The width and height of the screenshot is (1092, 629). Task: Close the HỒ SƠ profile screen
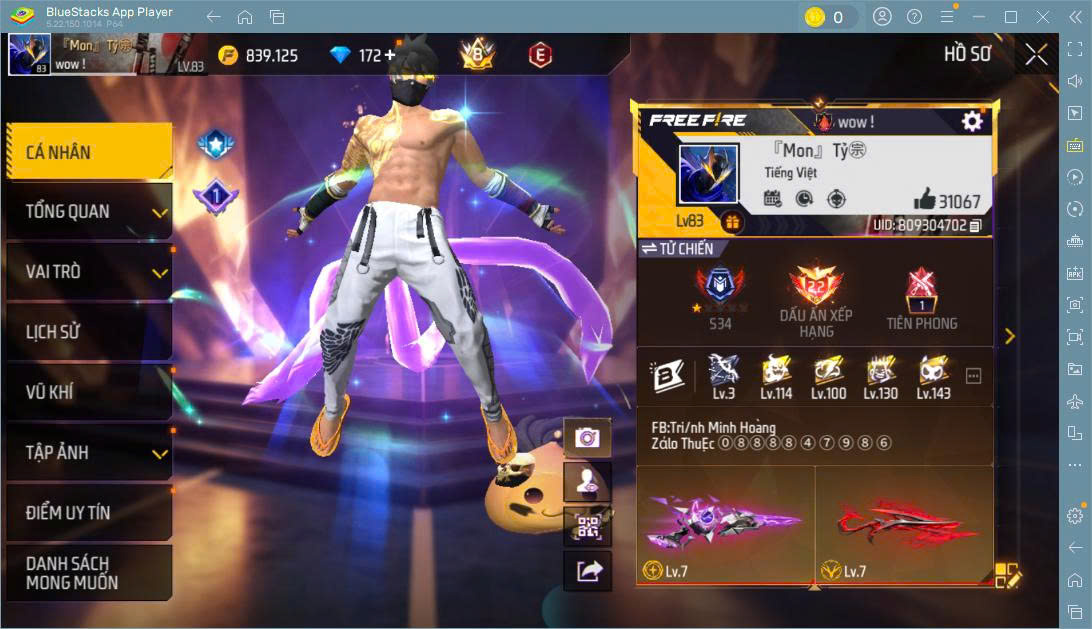(1036, 54)
